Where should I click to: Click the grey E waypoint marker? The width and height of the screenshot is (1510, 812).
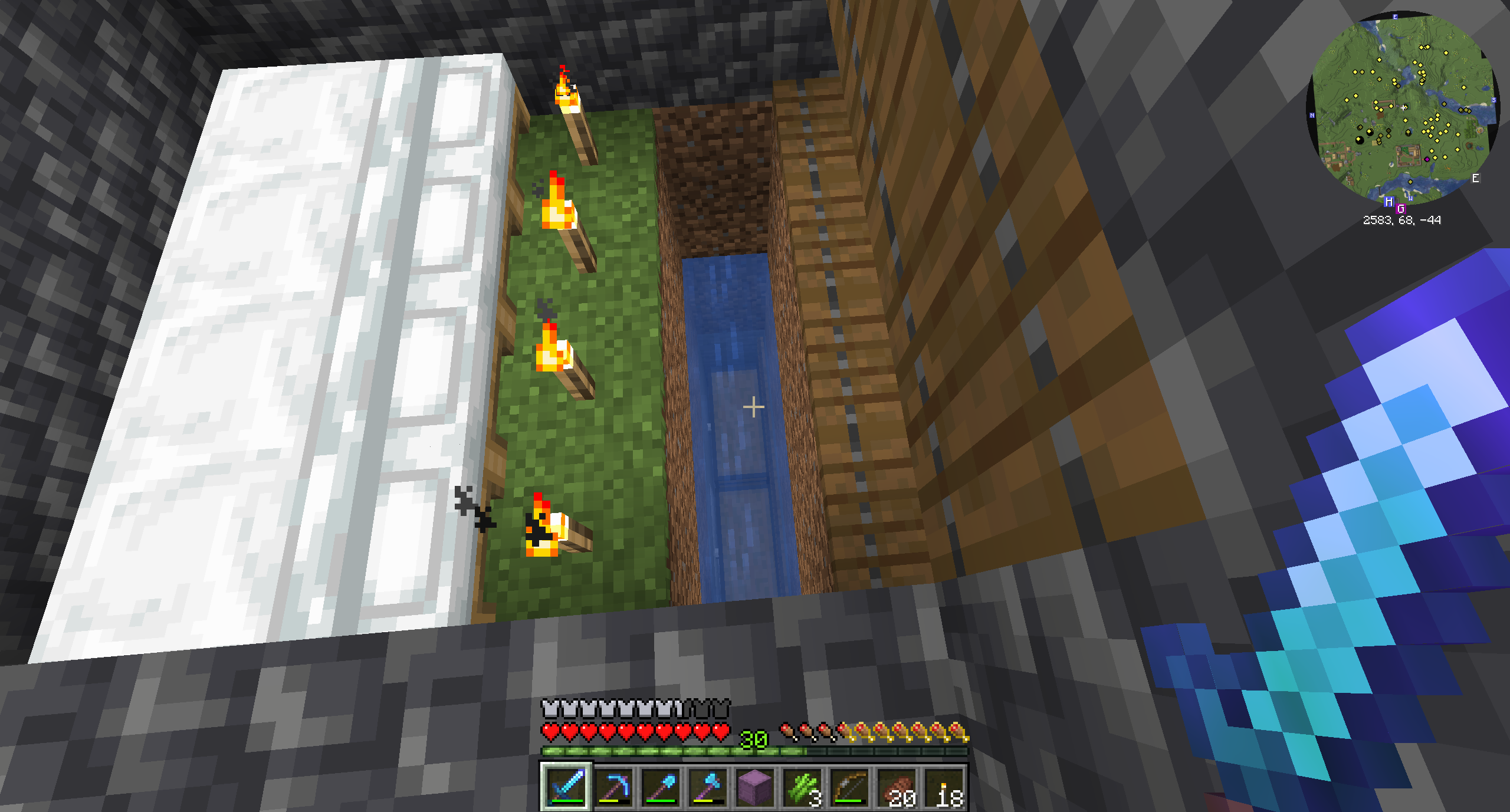pos(1476,178)
